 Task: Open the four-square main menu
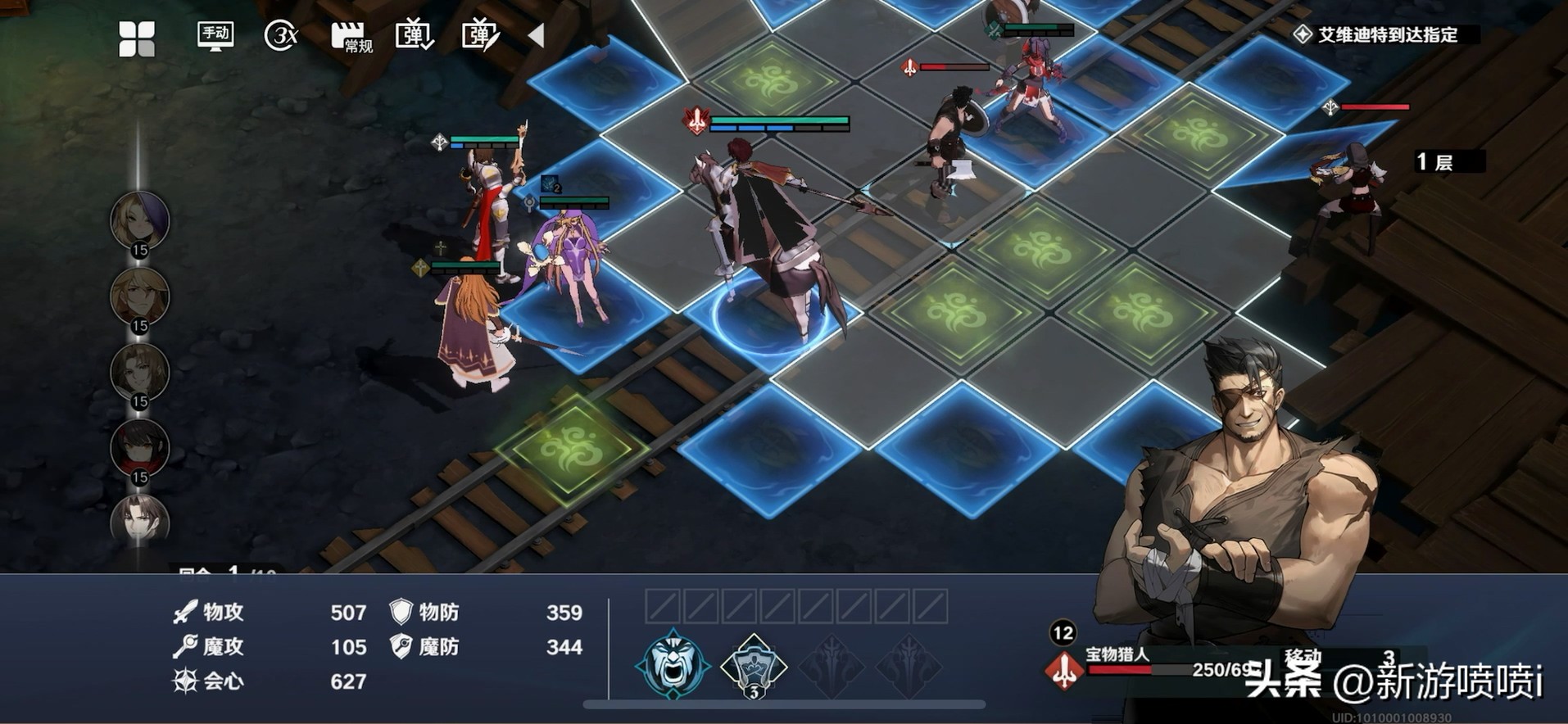tap(137, 38)
